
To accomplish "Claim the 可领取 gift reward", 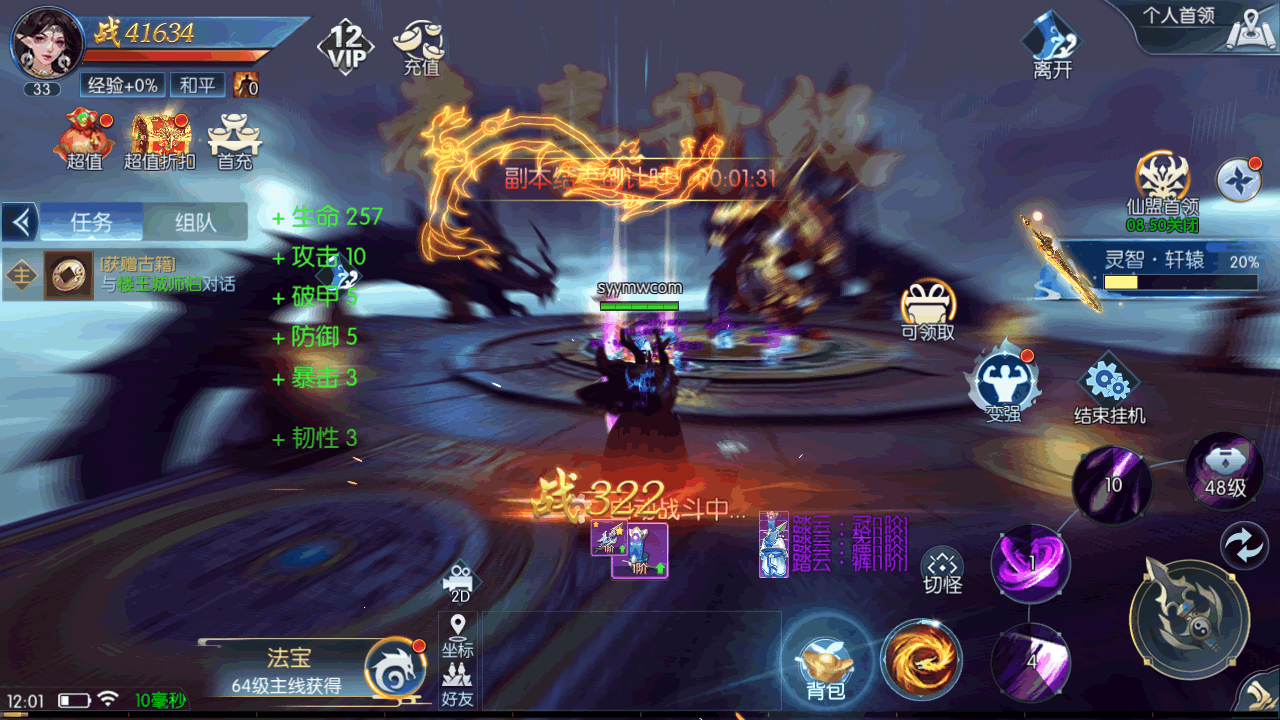I will point(928,308).
